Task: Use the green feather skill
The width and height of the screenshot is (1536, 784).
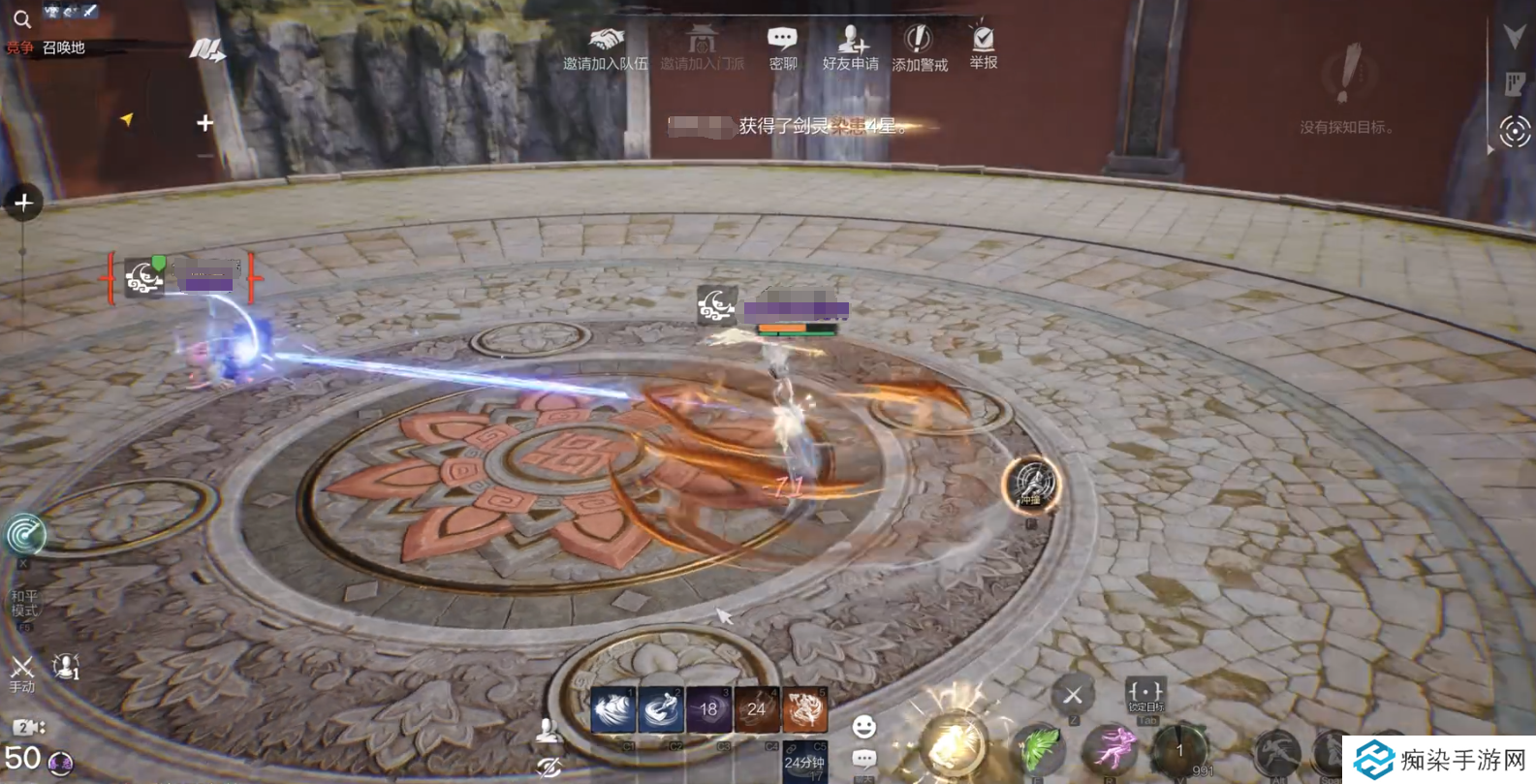Action: [x=1038, y=749]
